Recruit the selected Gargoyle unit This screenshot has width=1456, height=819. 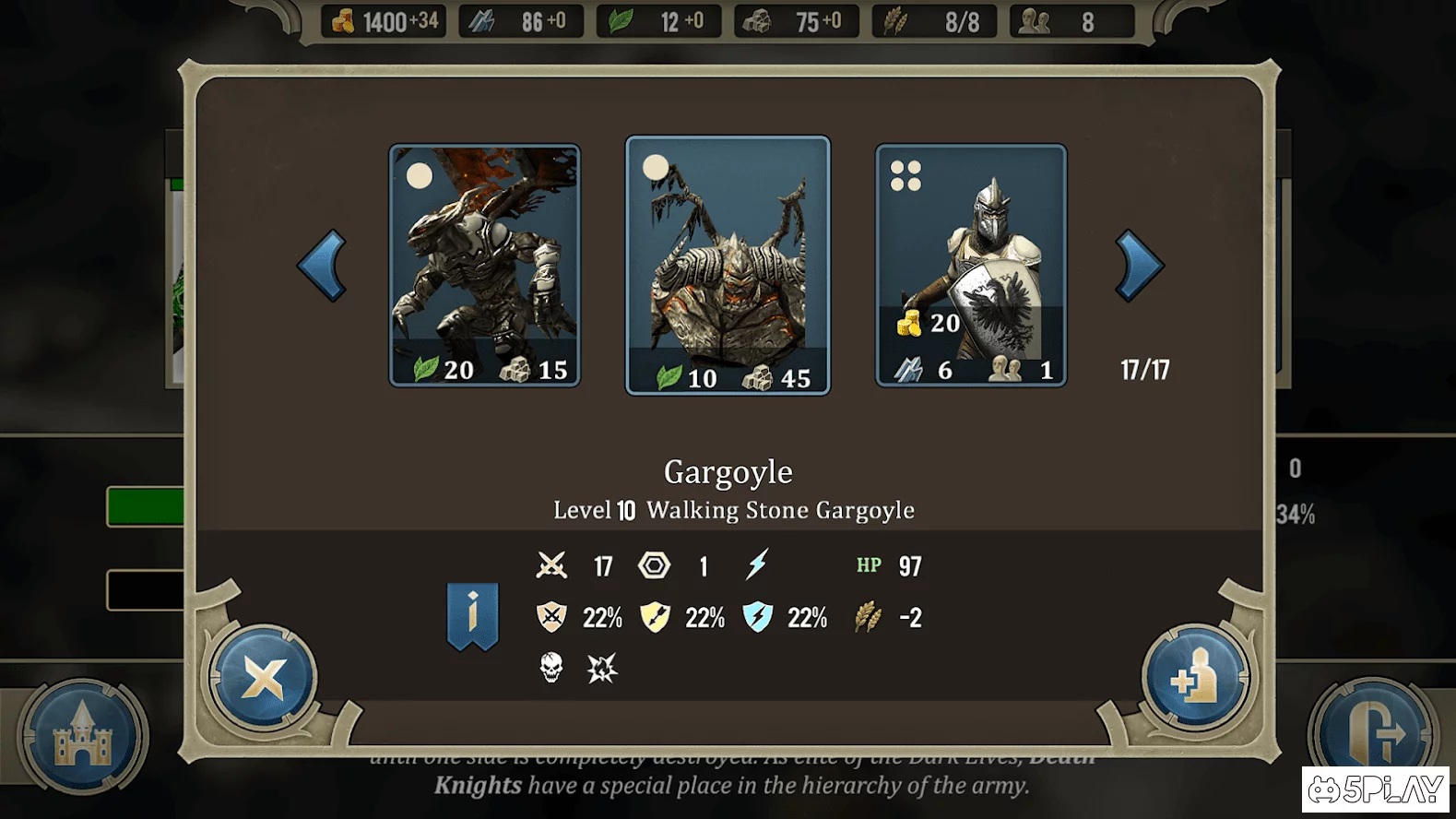[x=1195, y=680]
